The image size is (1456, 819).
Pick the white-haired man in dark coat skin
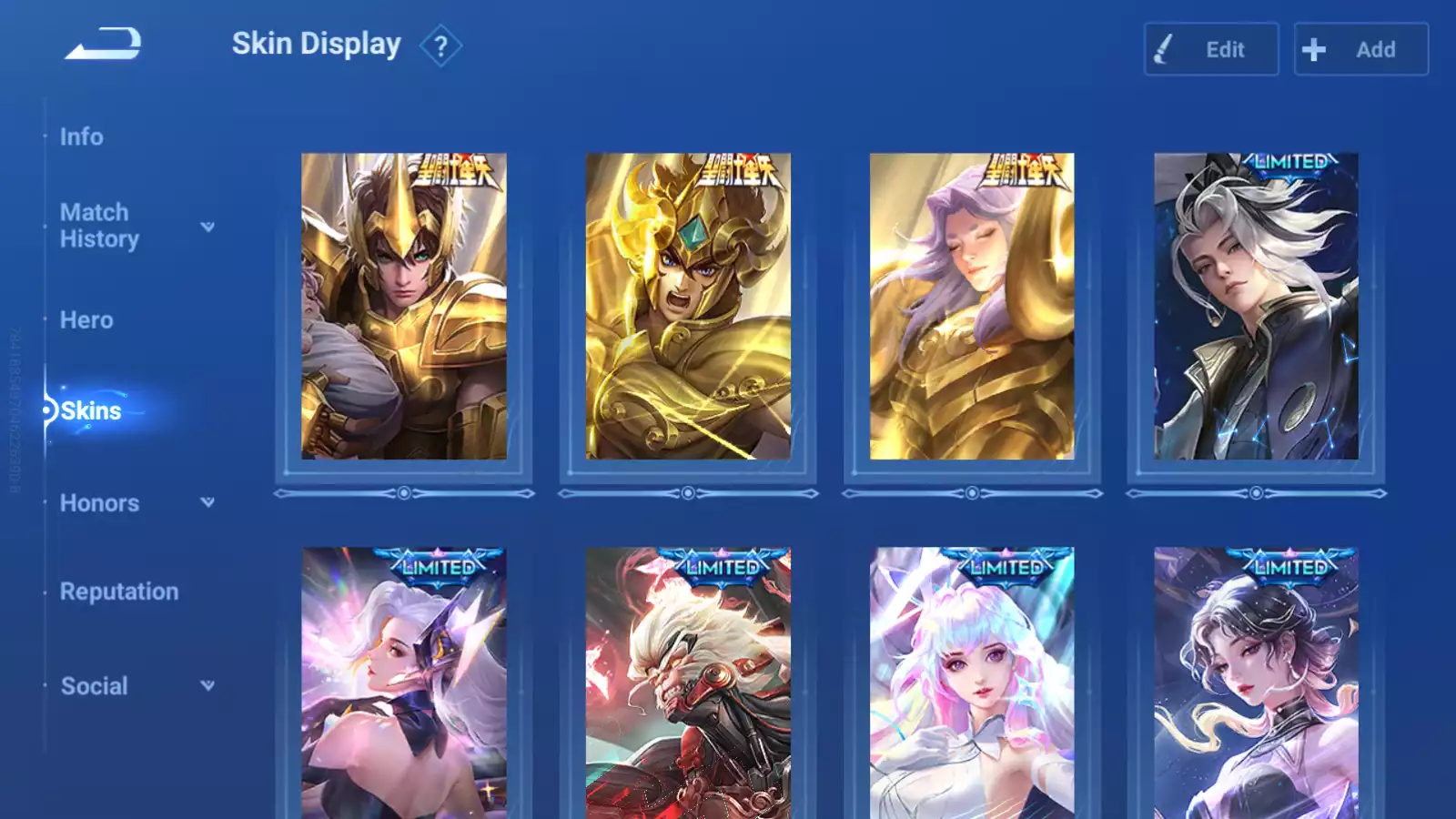(x=1256, y=307)
